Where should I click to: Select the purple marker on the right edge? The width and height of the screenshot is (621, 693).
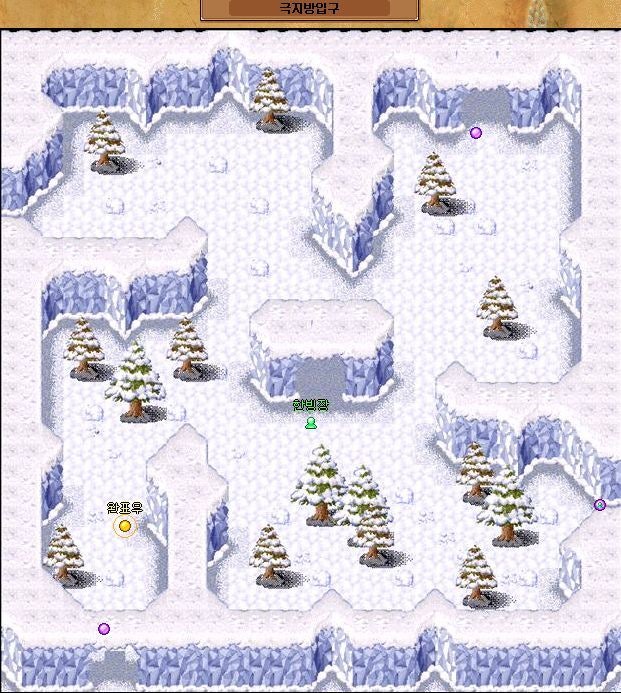click(600, 505)
